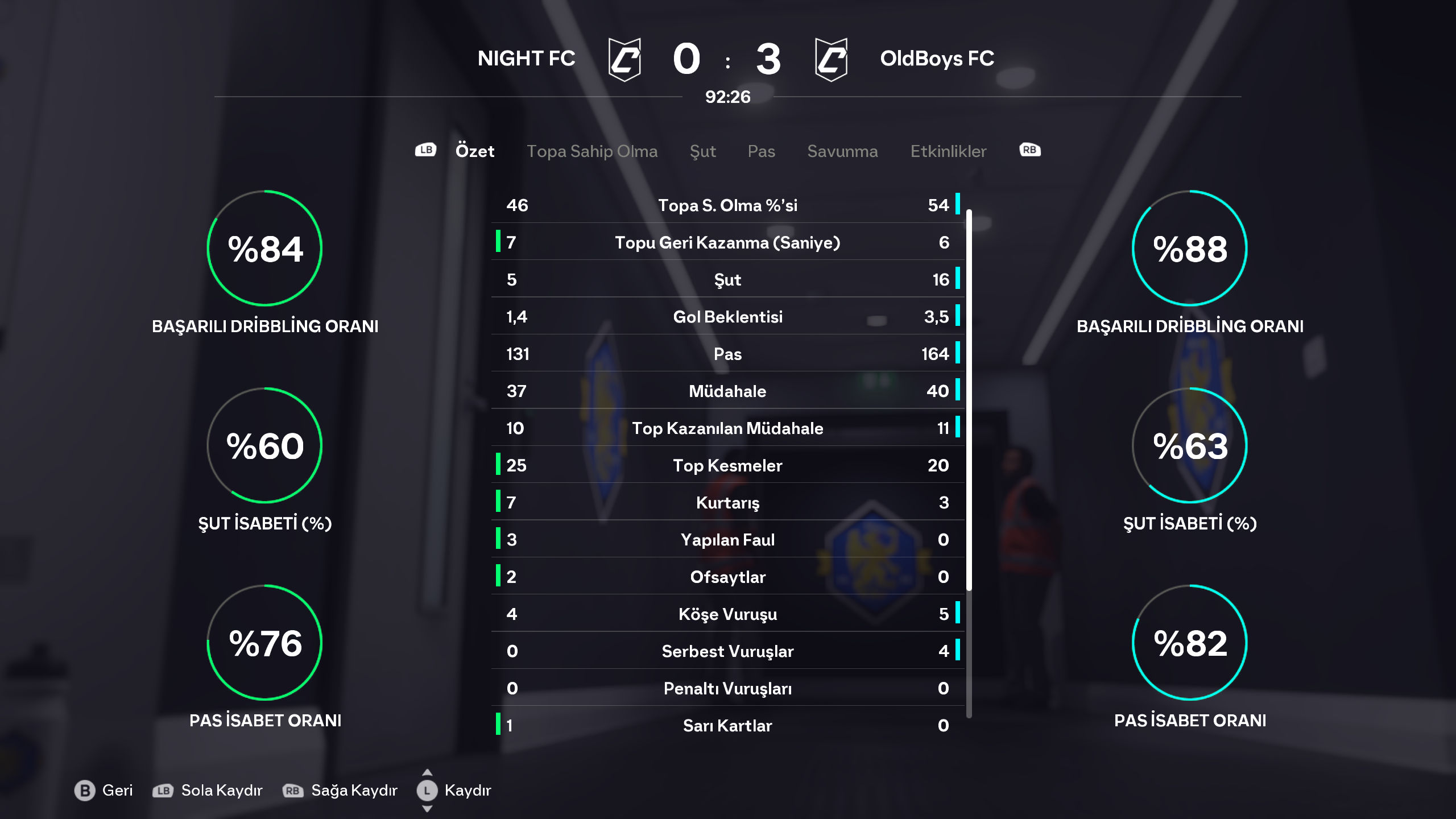Go back using the Geri button
Image resolution: width=1456 pixels, height=819 pixels.
tap(104, 791)
